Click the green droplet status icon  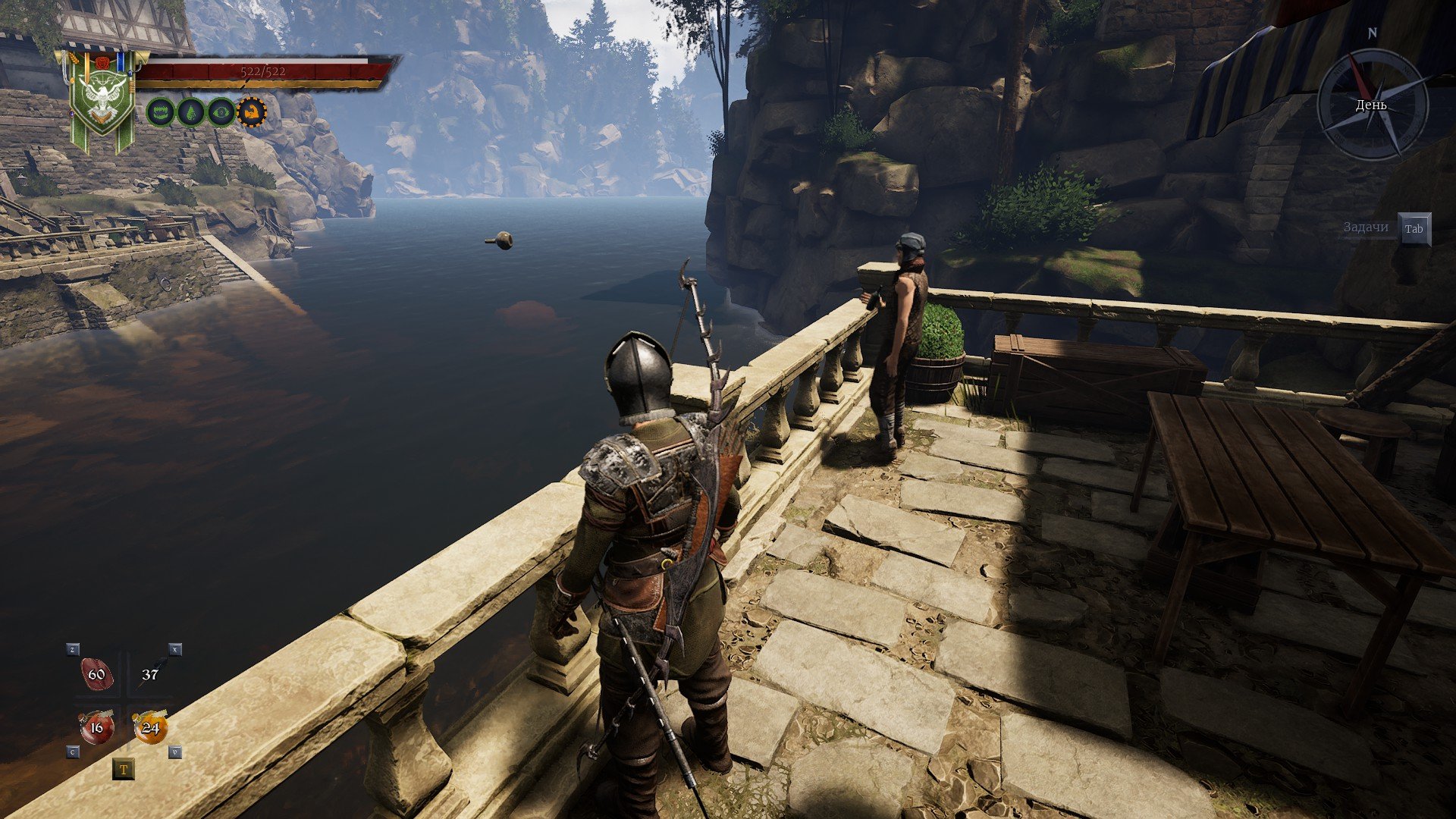(x=190, y=112)
